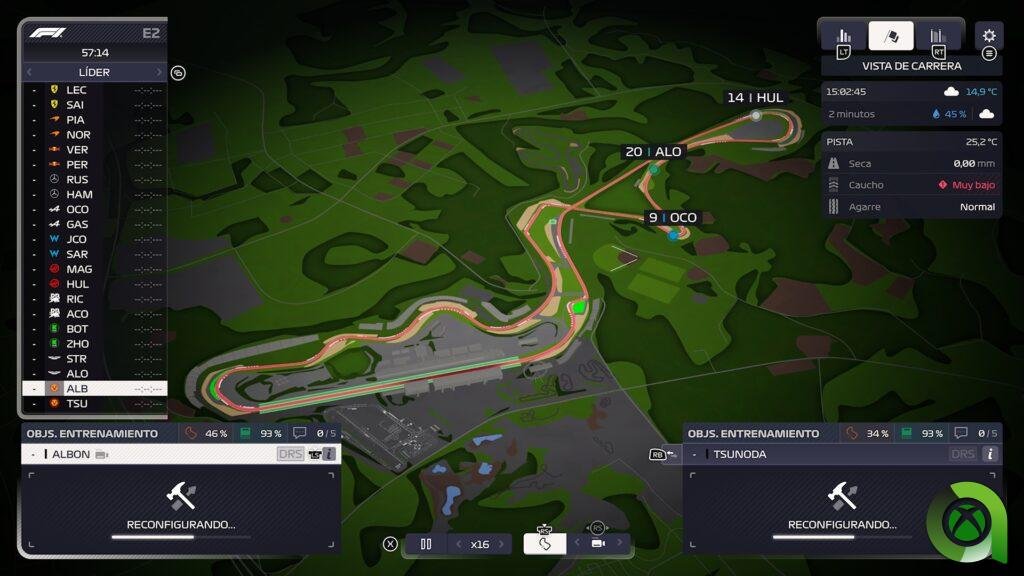Image resolution: width=1024 pixels, height=576 pixels.
Task: Pause the session simulation
Action: (x=426, y=544)
